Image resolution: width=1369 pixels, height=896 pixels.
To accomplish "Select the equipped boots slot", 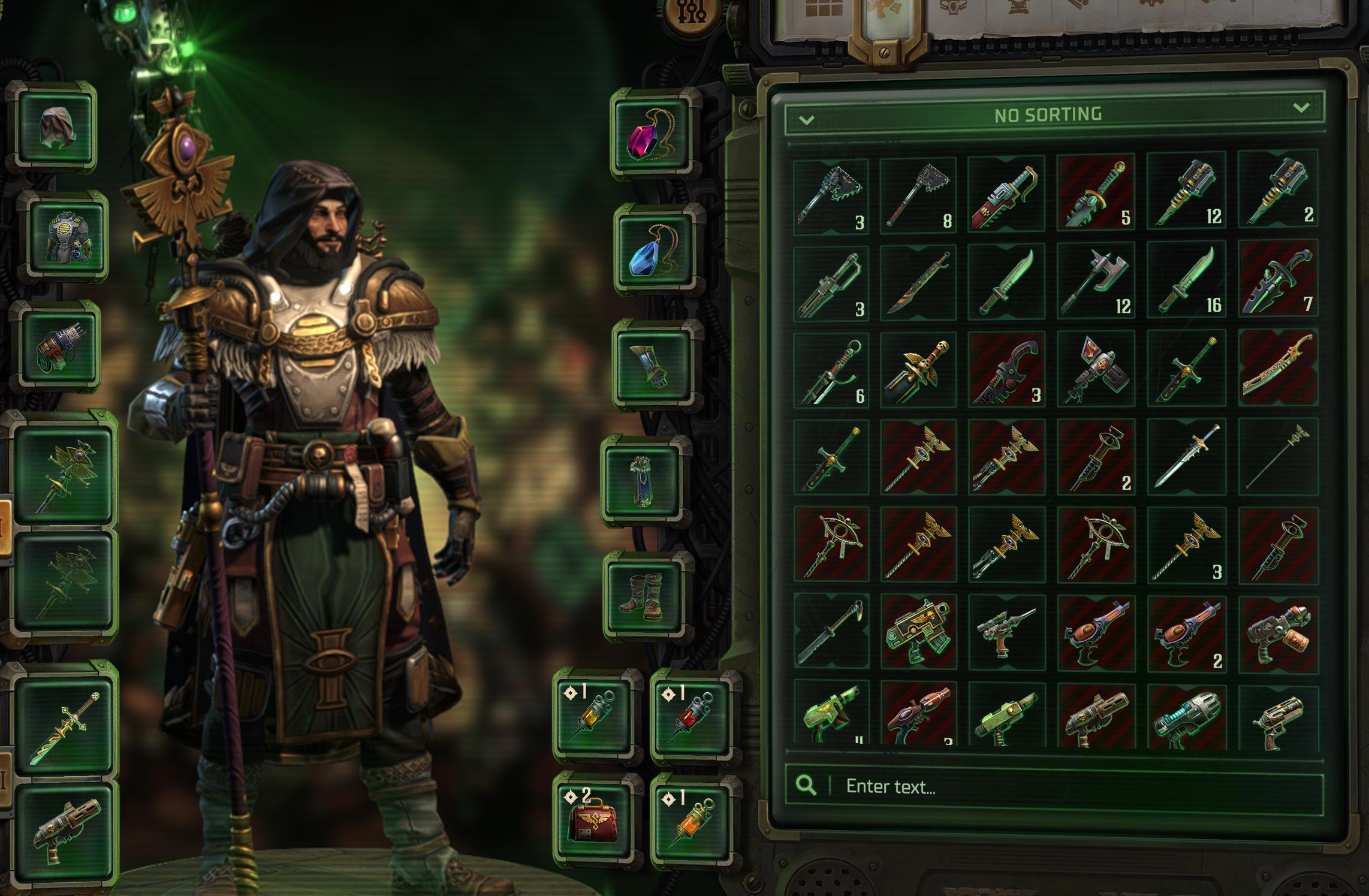I will [646, 598].
